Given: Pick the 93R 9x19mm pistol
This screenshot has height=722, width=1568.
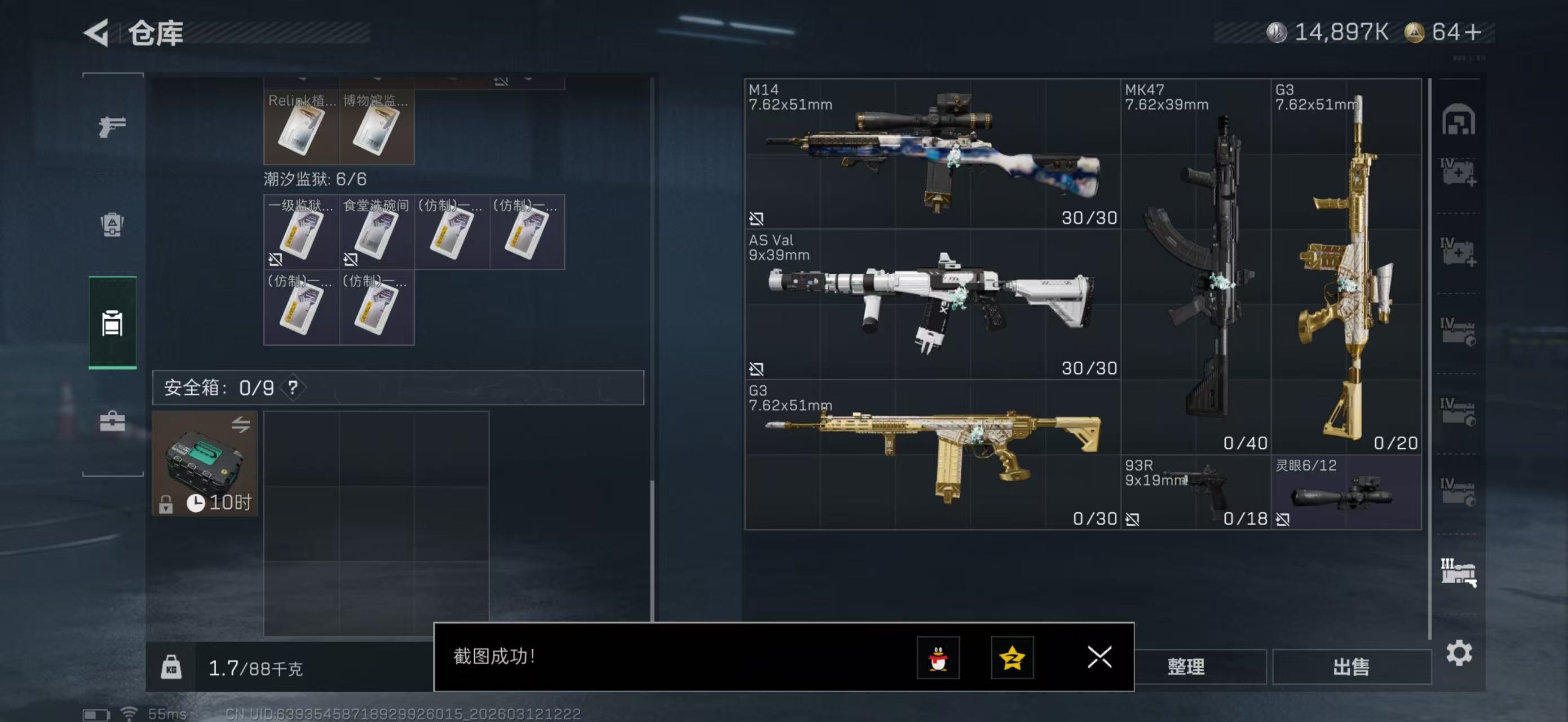Looking at the screenshot, I should pyautogui.click(x=1195, y=492).
